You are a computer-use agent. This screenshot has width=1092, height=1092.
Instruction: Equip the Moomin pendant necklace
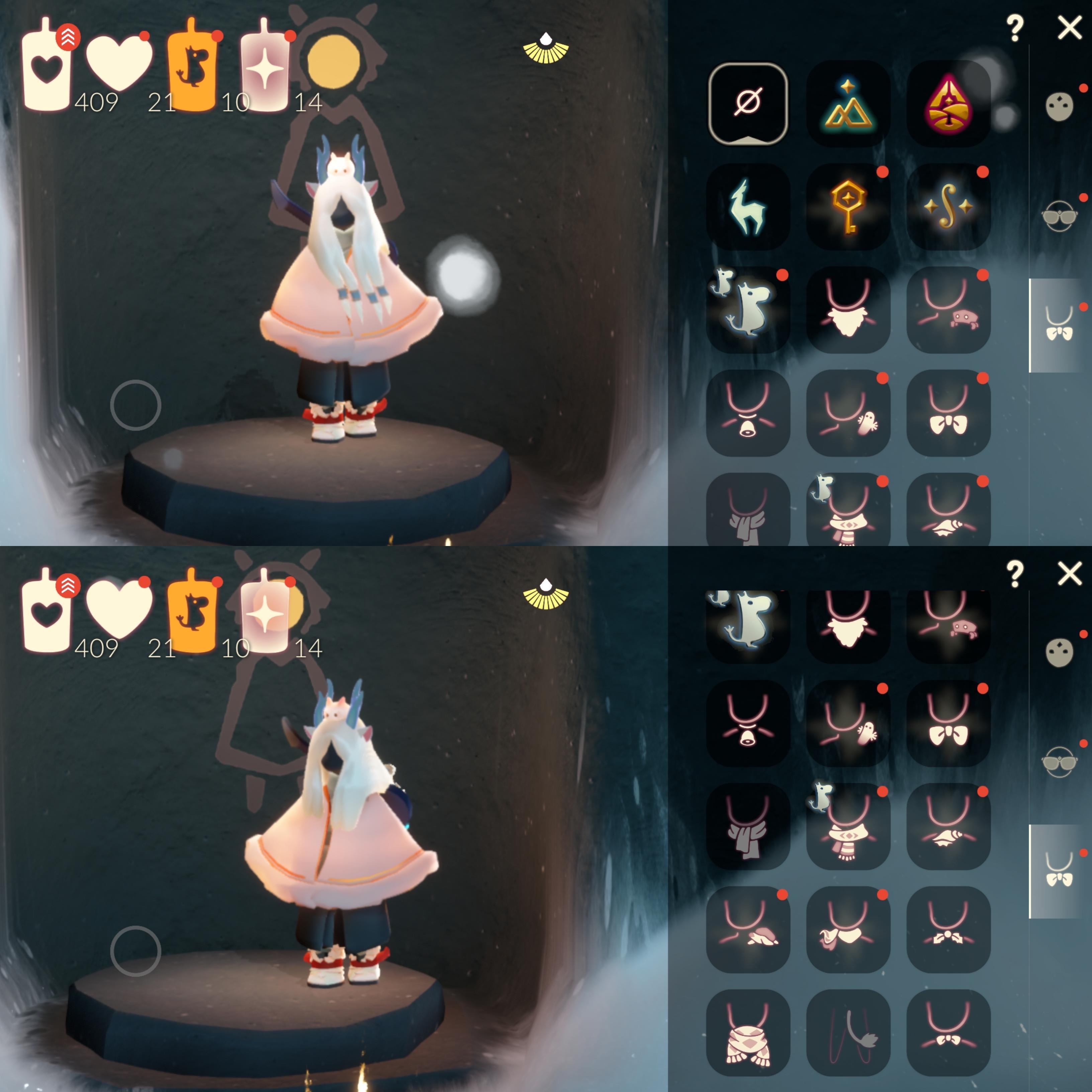(749, 308)
